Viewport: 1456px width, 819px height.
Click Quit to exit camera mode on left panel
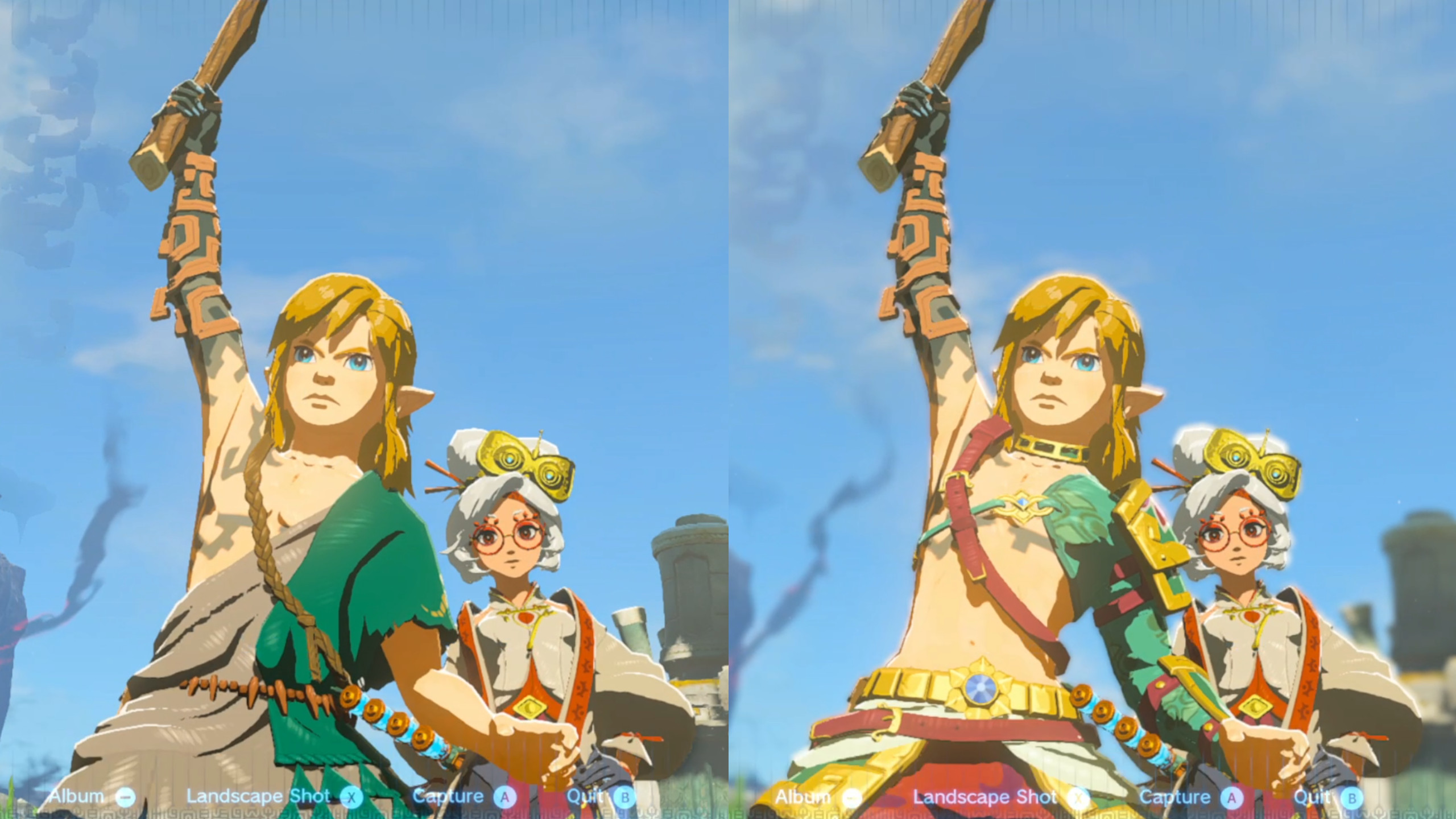(586, 796)
